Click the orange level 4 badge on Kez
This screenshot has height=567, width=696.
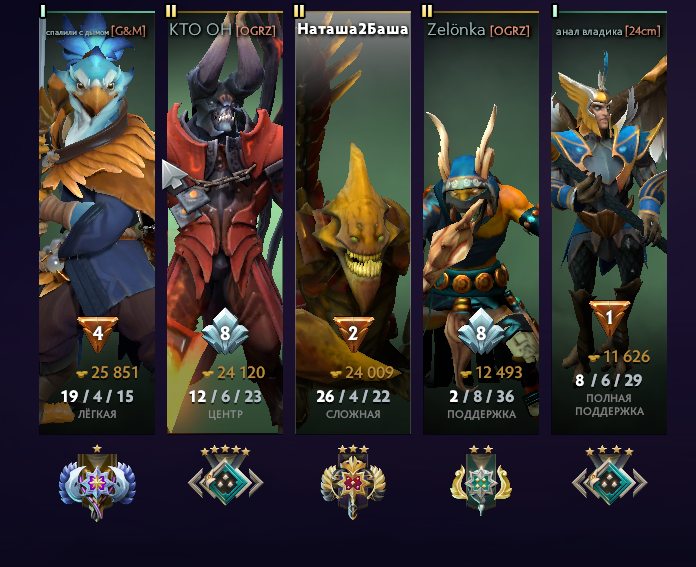point(97,333)
